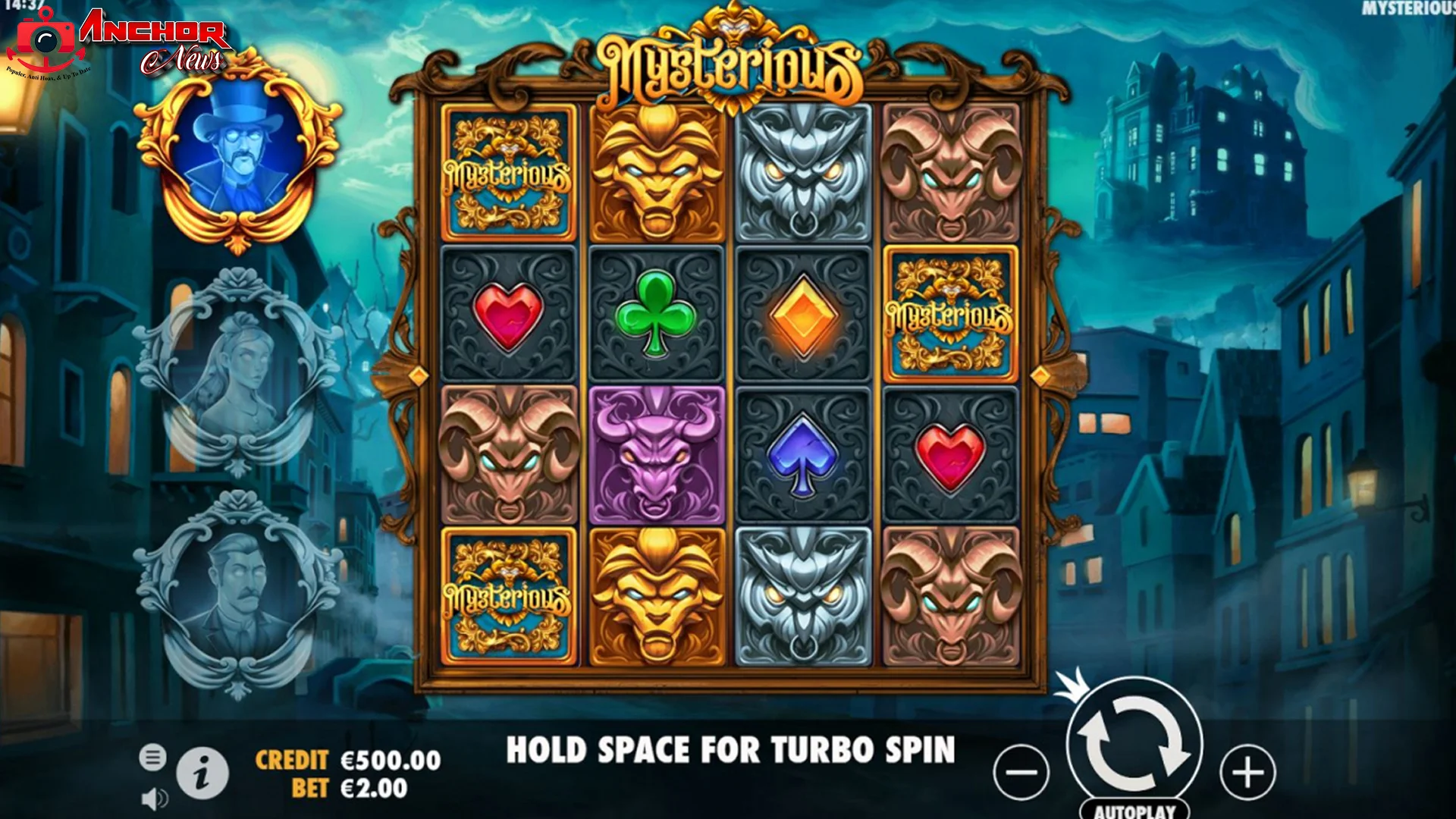Viewport: 1456px width, 819px height.
Task: Open the hamburger menu icon
Action: pos(154,756)
